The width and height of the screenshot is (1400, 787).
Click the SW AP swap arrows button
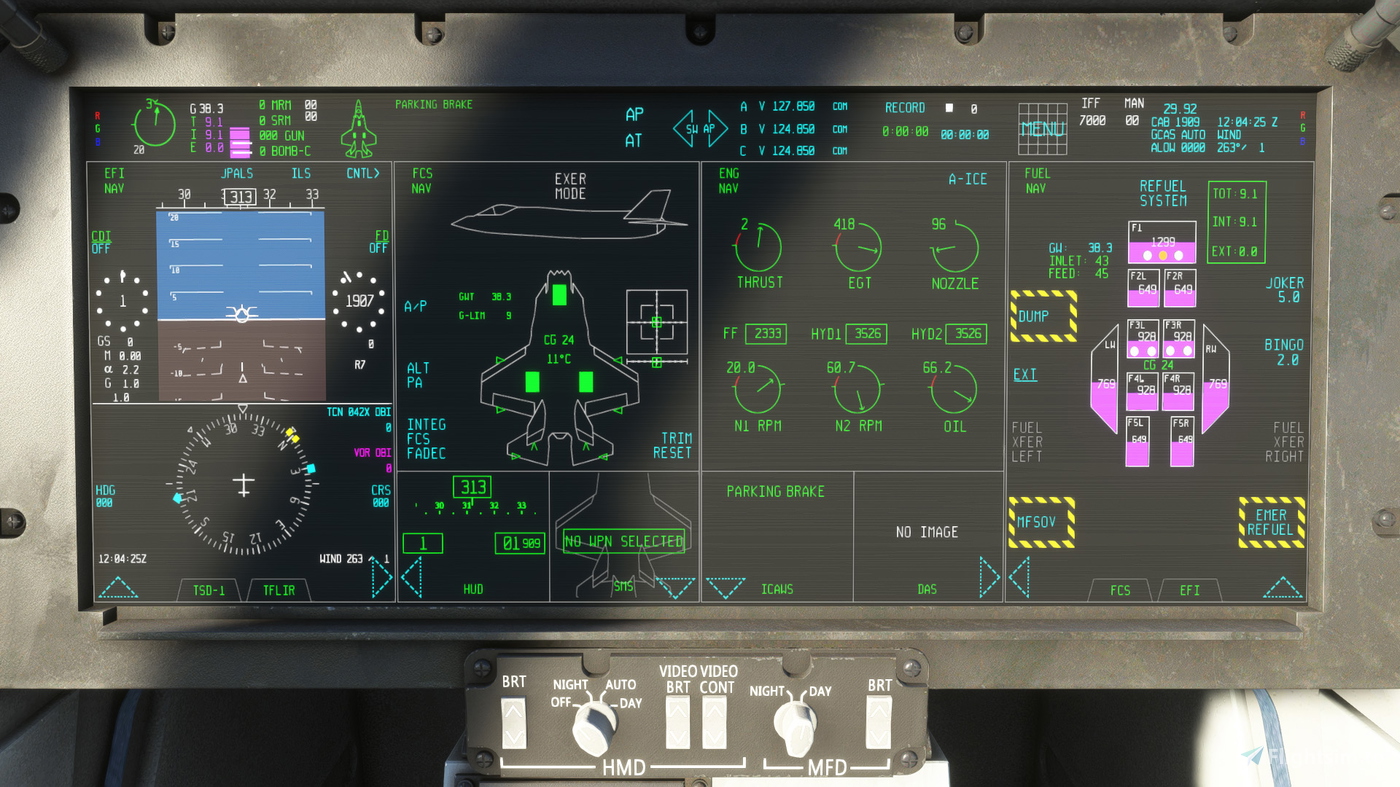[700, 128]
